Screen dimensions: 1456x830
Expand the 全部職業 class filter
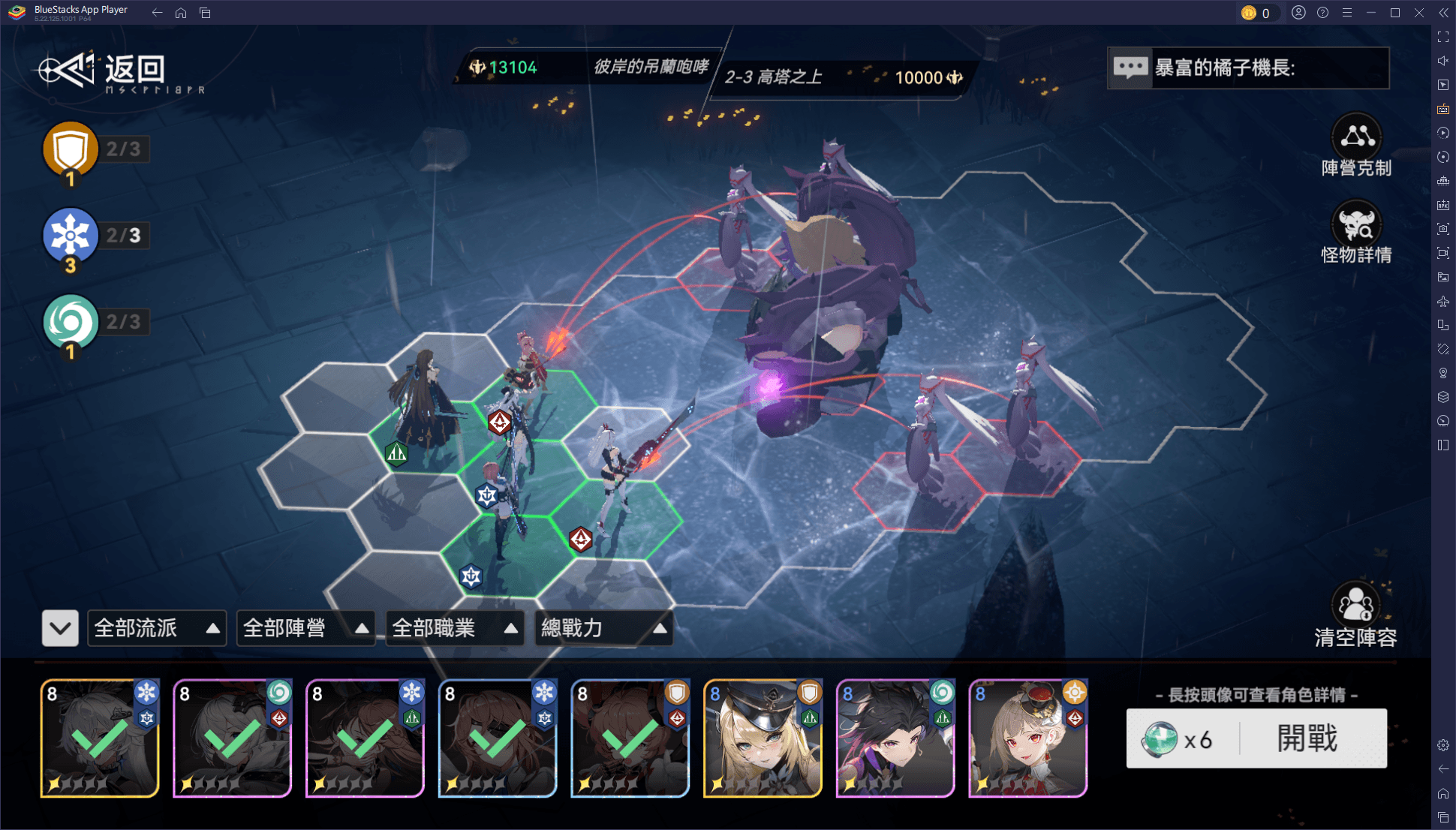pyautogui.click(x=455, y=628)
